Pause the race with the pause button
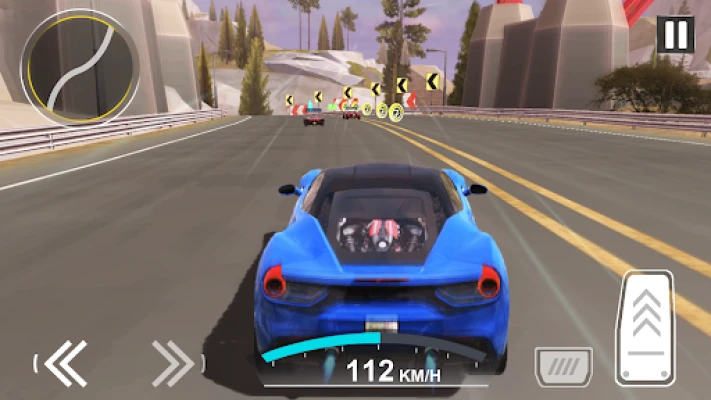Screen dimensions: 711x400 click(x=676, y=35)
